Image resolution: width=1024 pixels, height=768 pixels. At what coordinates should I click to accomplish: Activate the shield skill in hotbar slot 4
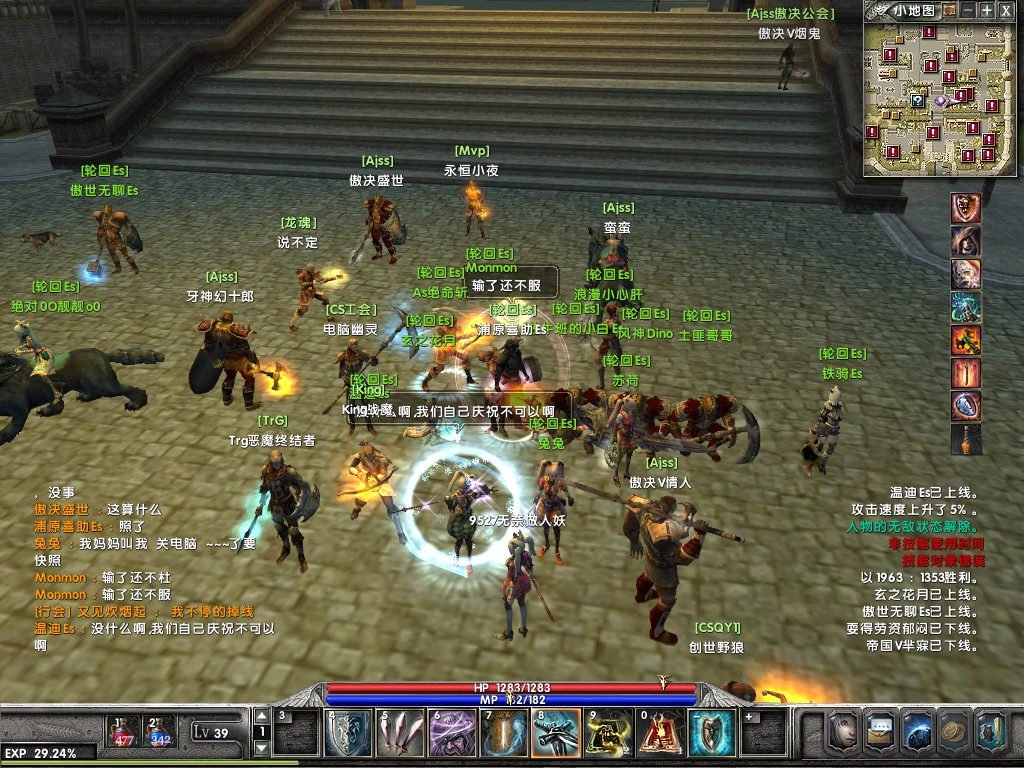[345, 733]
